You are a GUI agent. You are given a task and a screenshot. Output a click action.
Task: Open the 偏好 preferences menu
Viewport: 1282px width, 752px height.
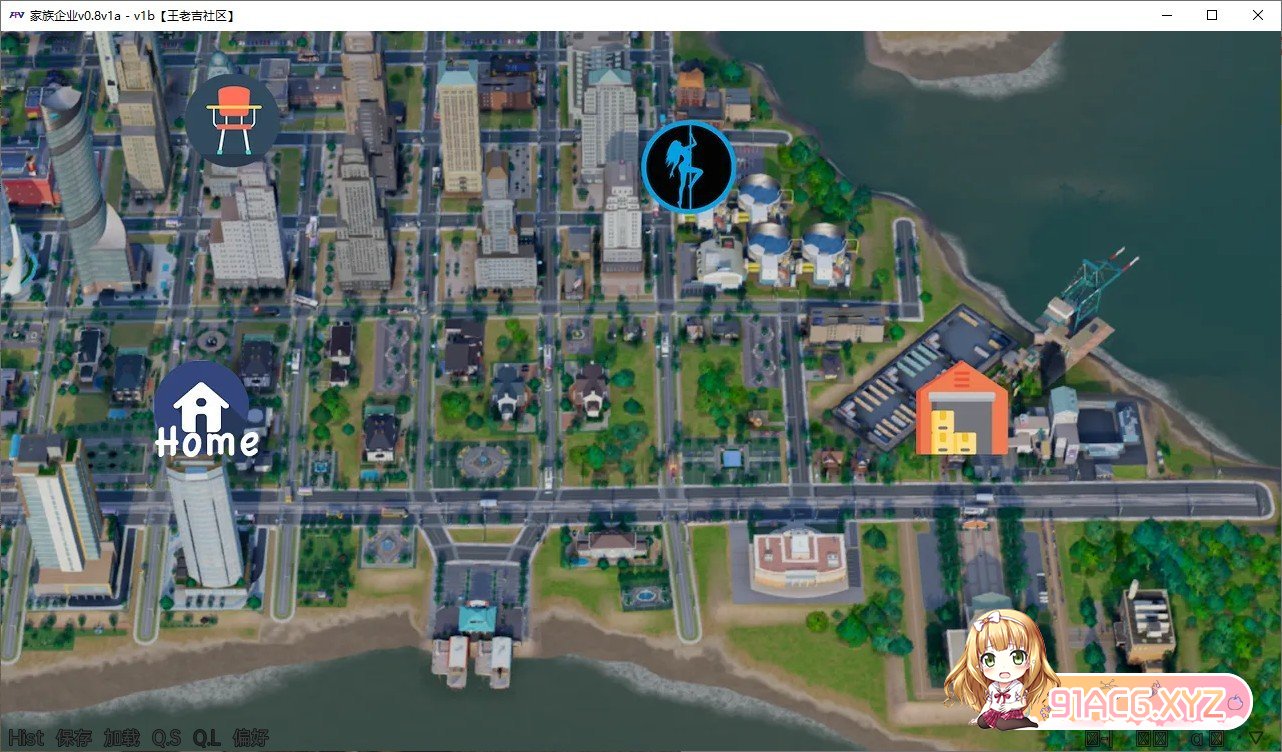tap(250, 739)
